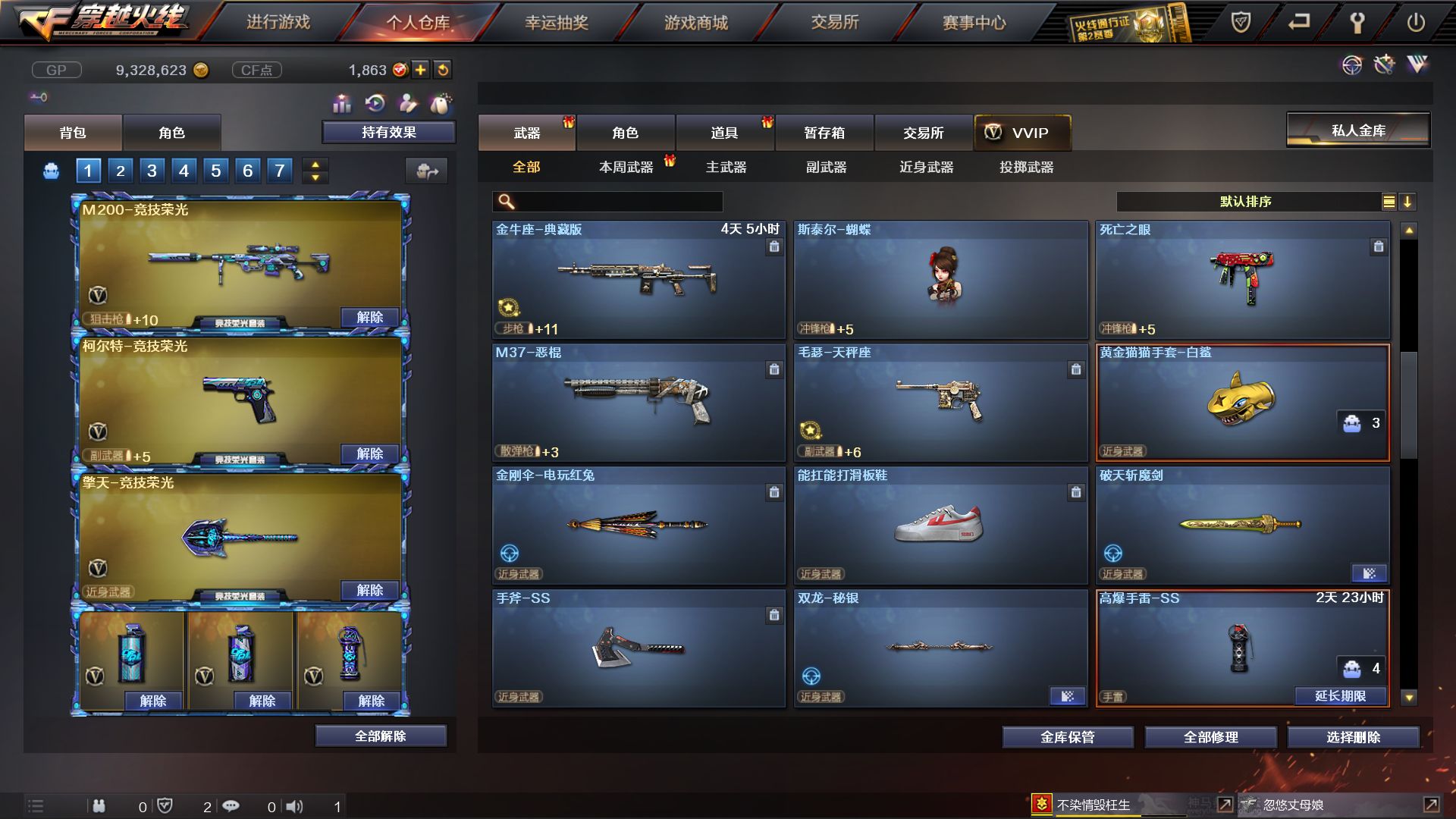Open the 幸运抽奖 menu at the top
The image size is (1456, 819).
point(559,23)
